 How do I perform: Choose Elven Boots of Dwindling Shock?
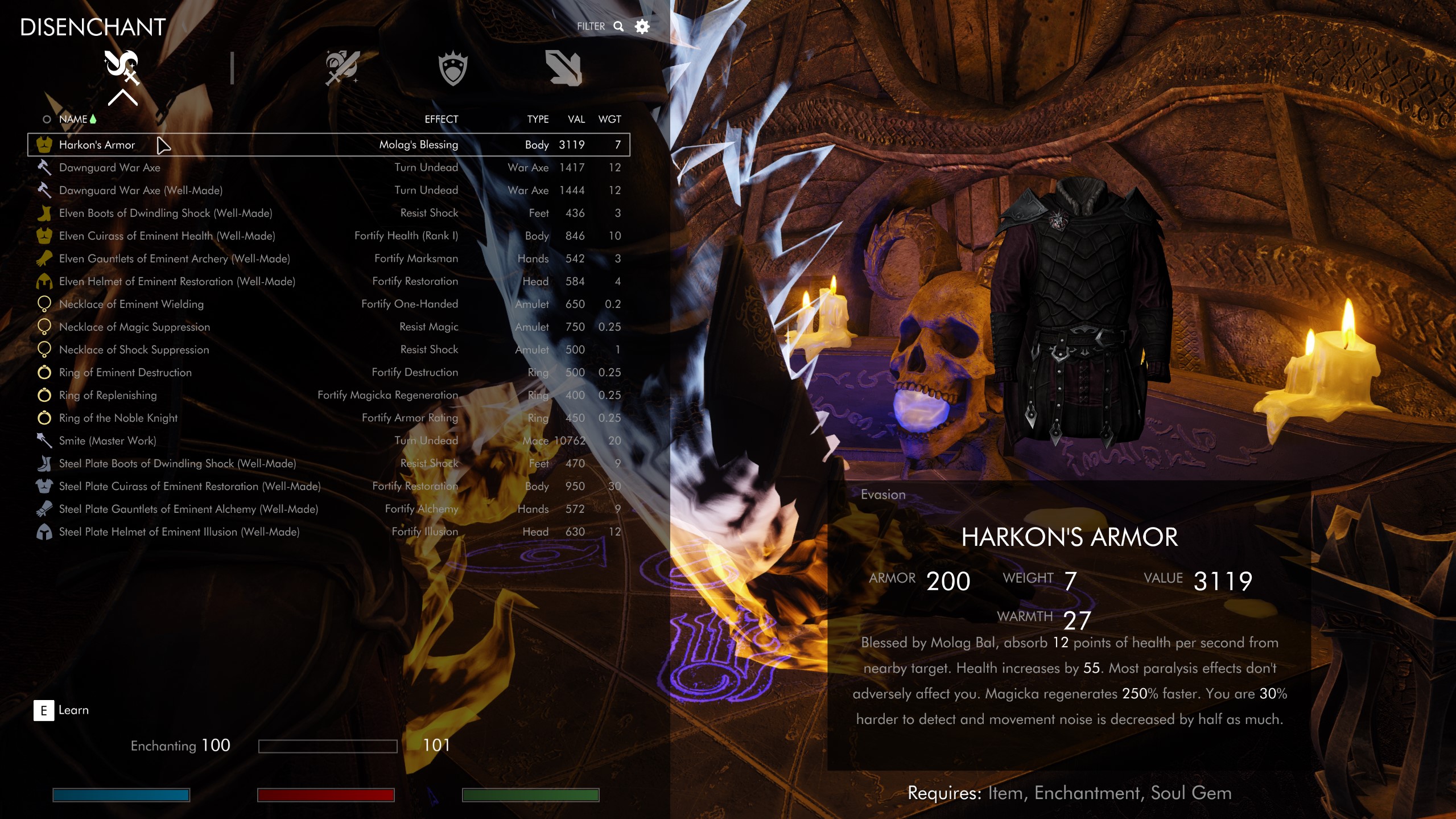(166, 213)
